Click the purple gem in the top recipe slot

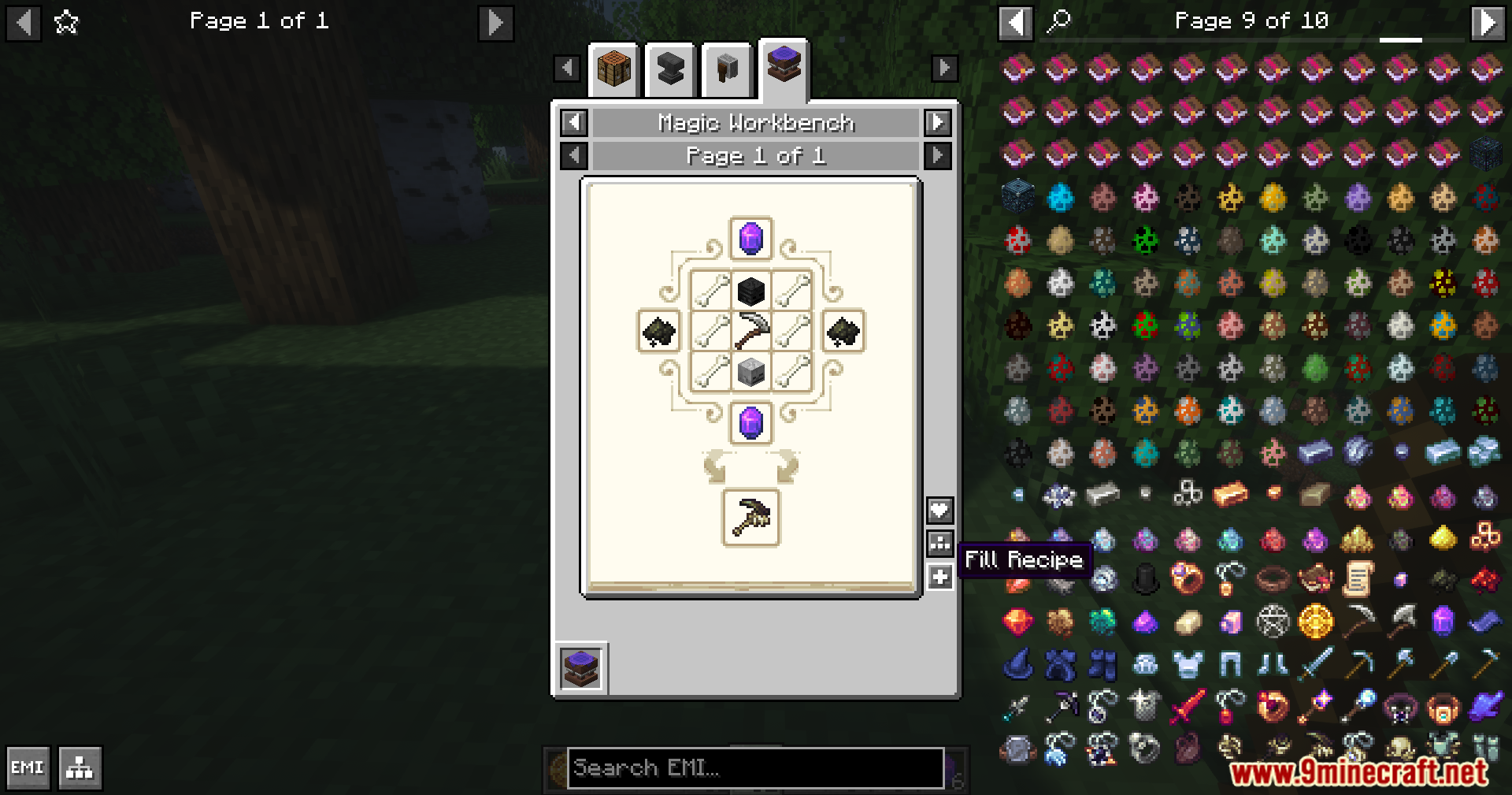pyautogui.click(x=750, y=239)
